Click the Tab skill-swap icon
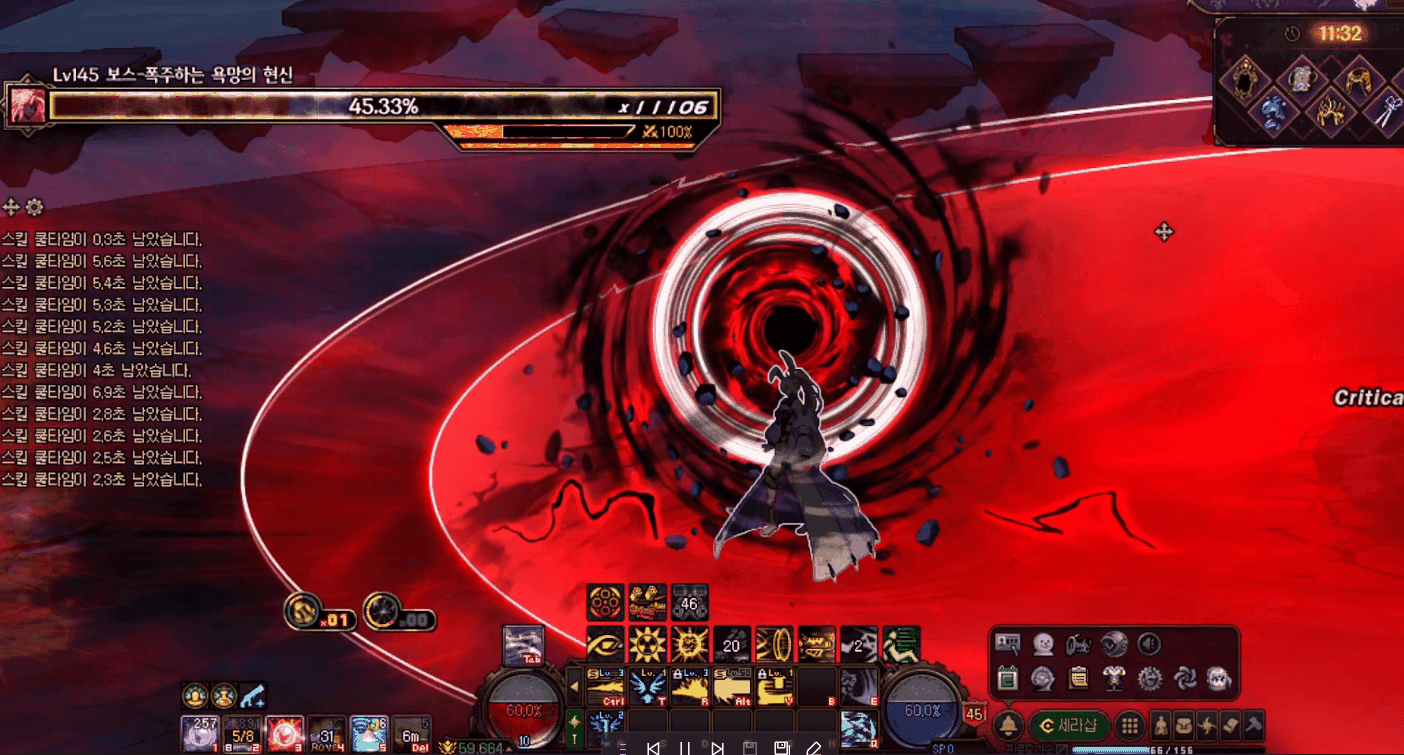The height and width of the screenshot is (755, 1404). (x=523, y=645)
